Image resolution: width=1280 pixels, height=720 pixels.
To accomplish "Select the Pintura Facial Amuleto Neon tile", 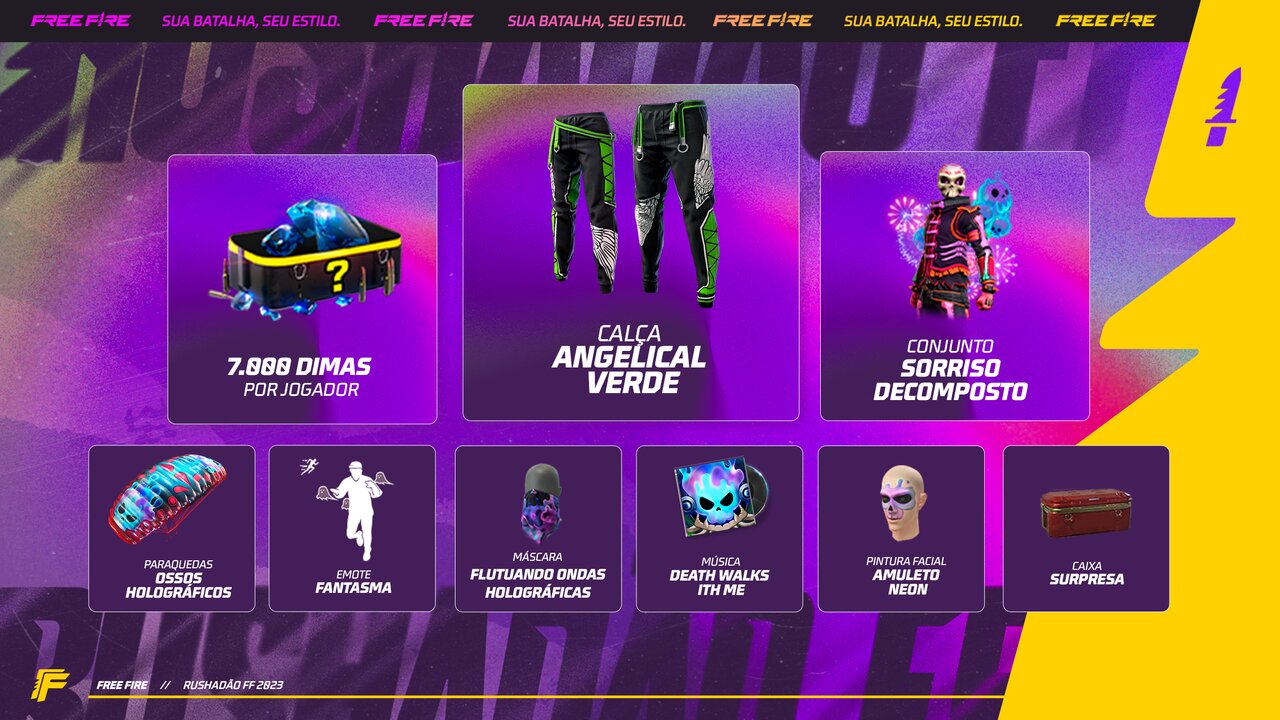I will (x=901, y=528).
